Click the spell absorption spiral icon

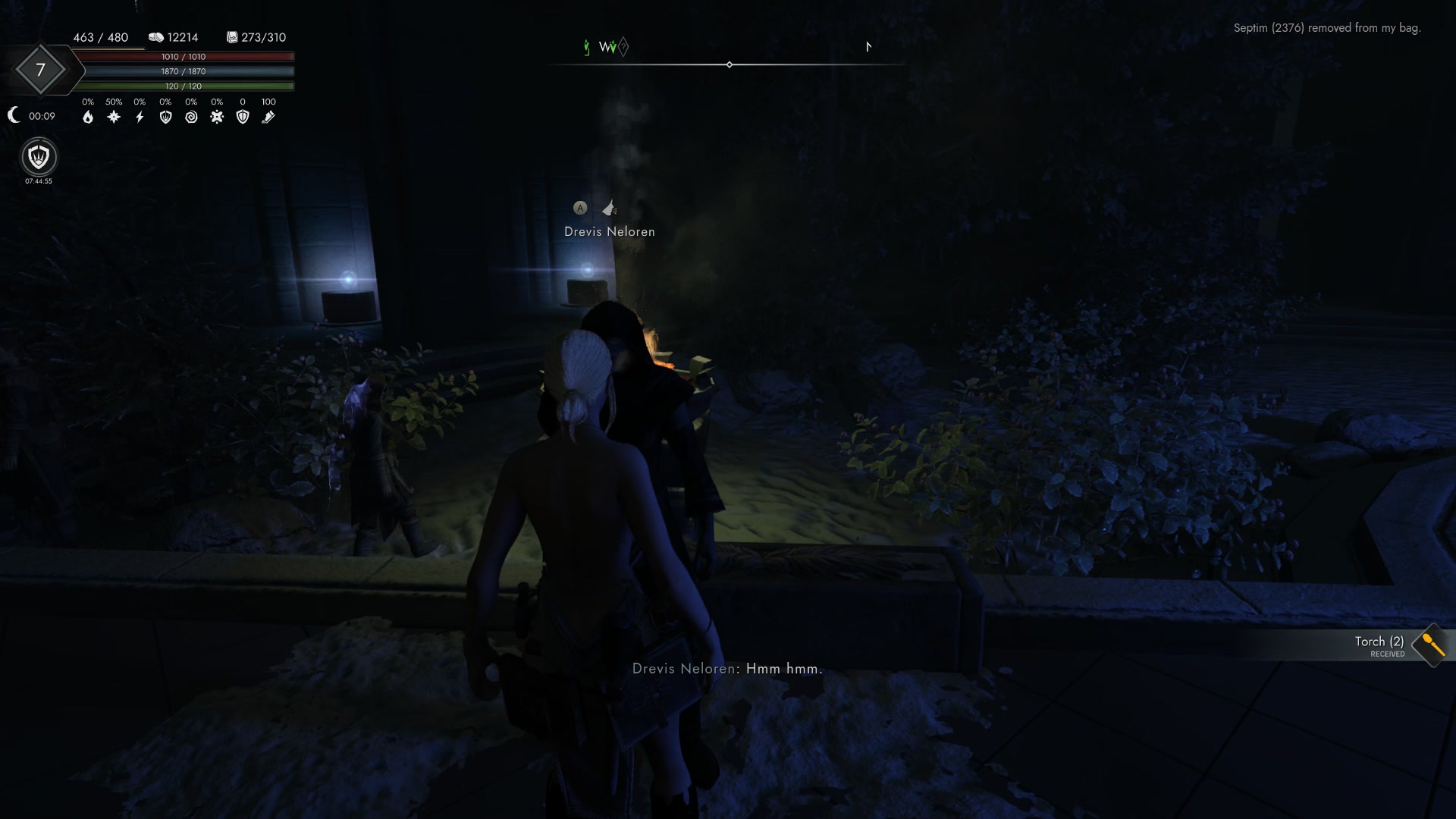pyautogui.click(x=191, y=118)
